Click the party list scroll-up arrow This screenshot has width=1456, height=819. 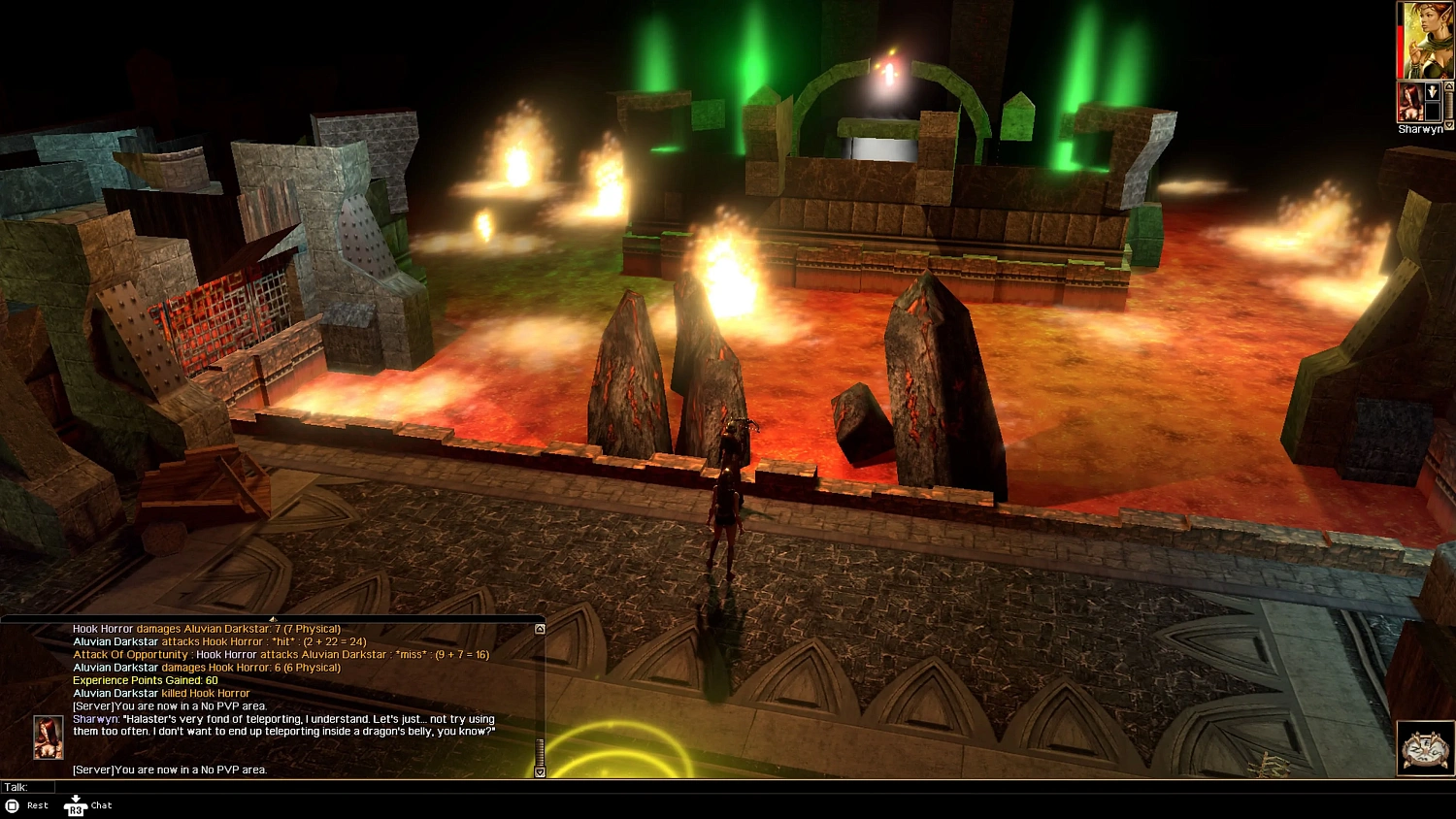click(1448, 86)
